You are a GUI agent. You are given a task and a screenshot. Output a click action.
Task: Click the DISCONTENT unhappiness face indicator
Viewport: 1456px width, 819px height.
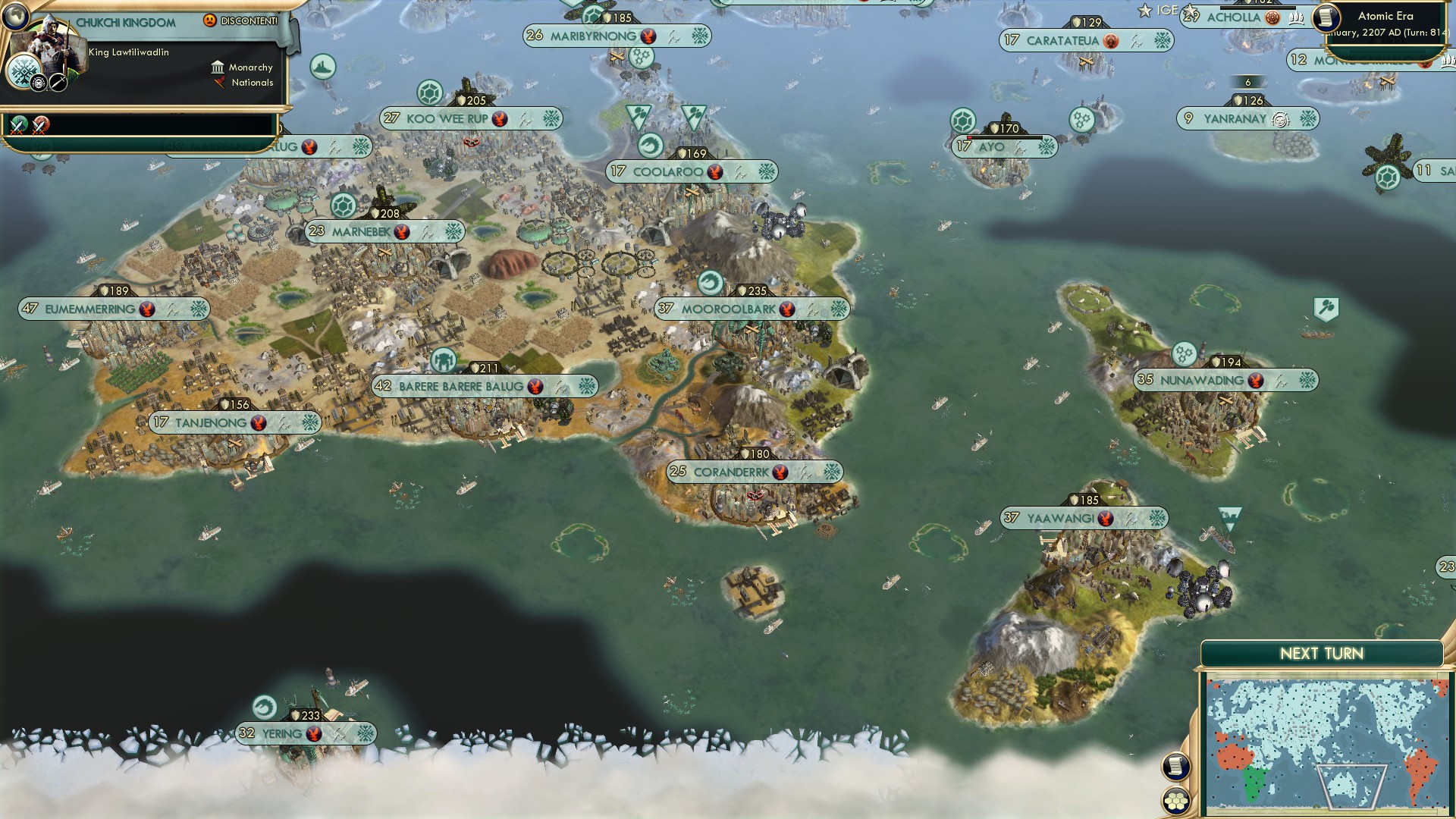tap(210, 20)
